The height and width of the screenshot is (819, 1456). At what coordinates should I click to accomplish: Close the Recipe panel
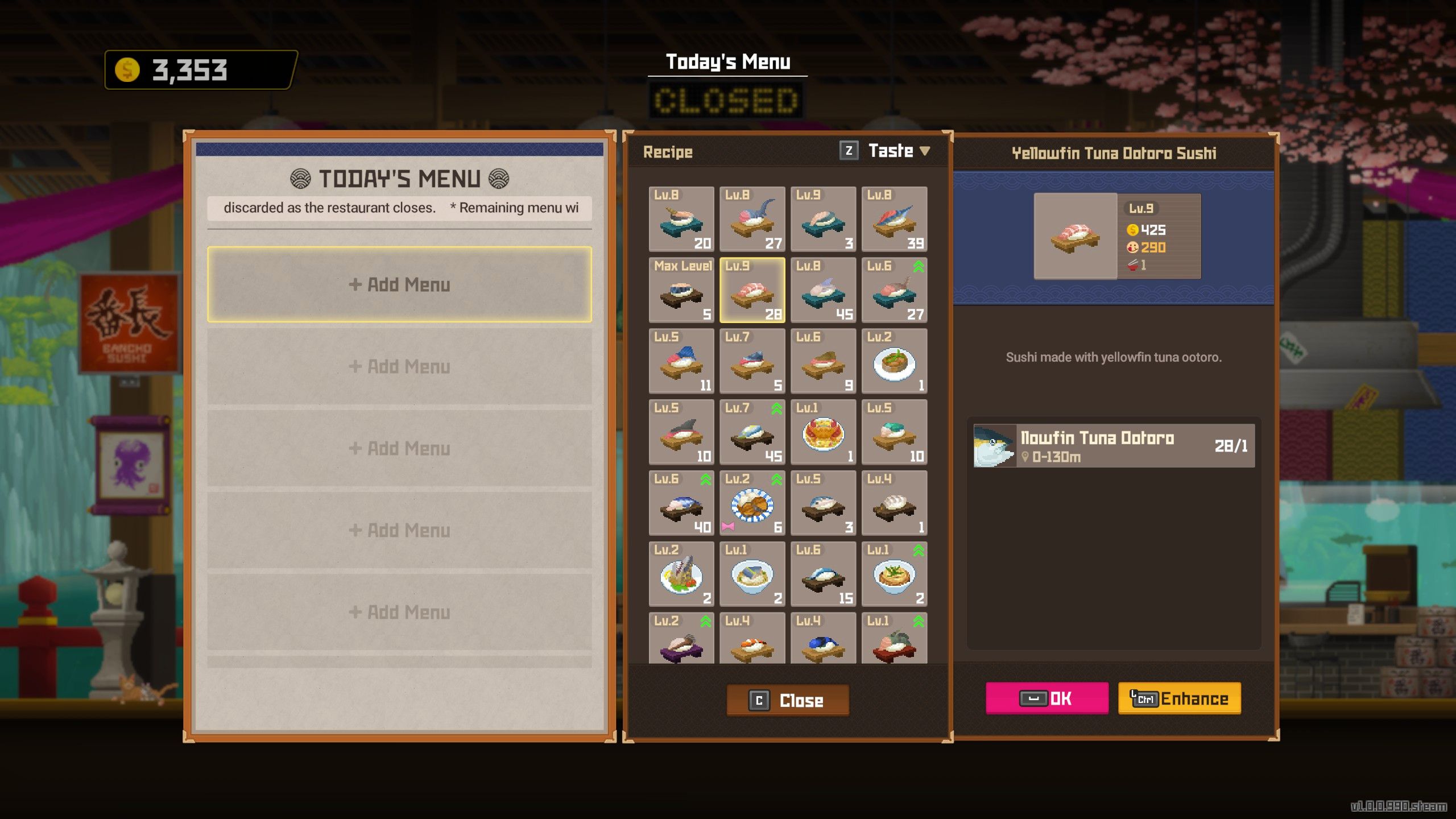pyautogui.click(x=787, y=700)
